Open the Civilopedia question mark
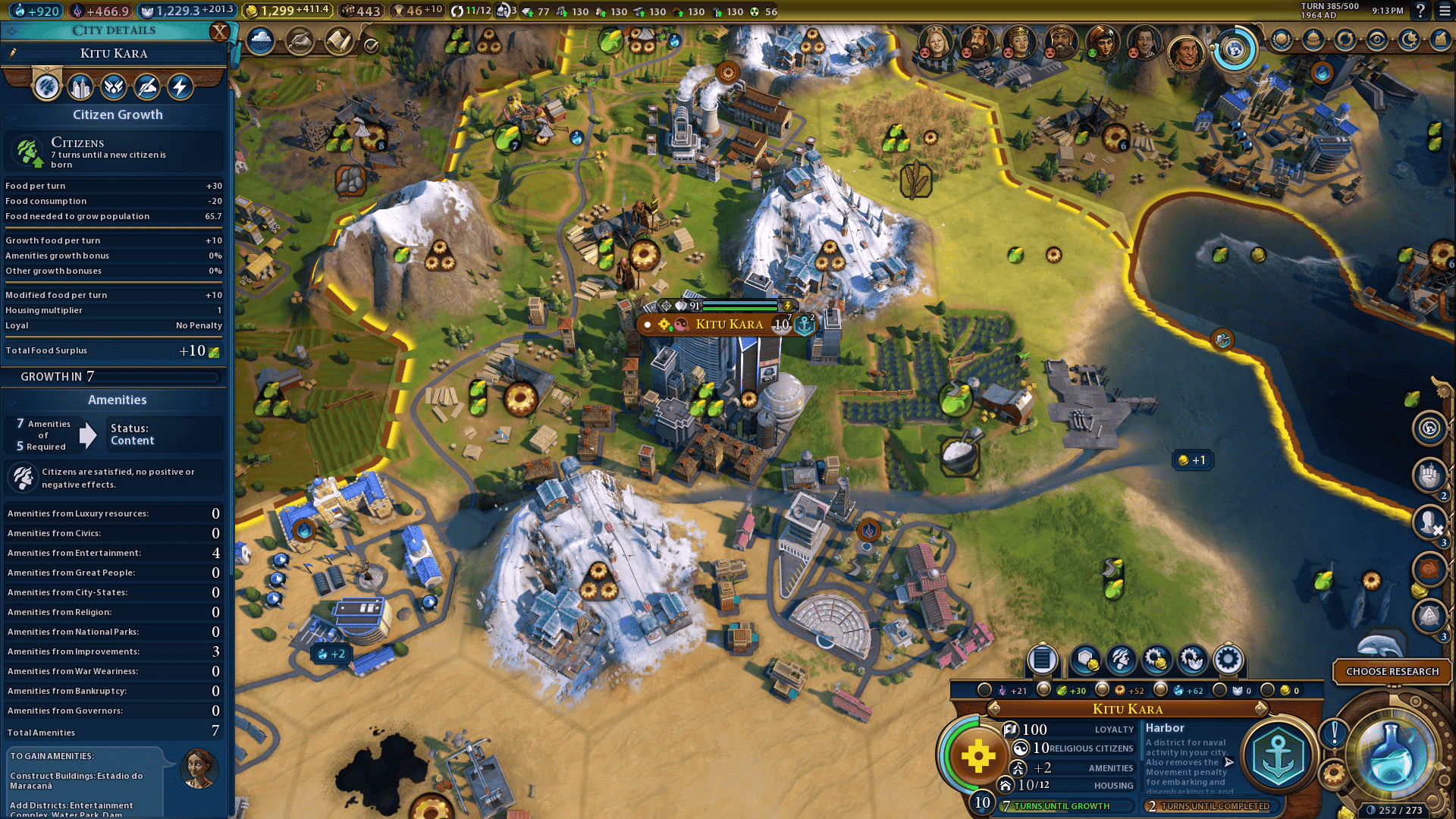This screenshot has height=819, width=1456. tap(1420, 11)
